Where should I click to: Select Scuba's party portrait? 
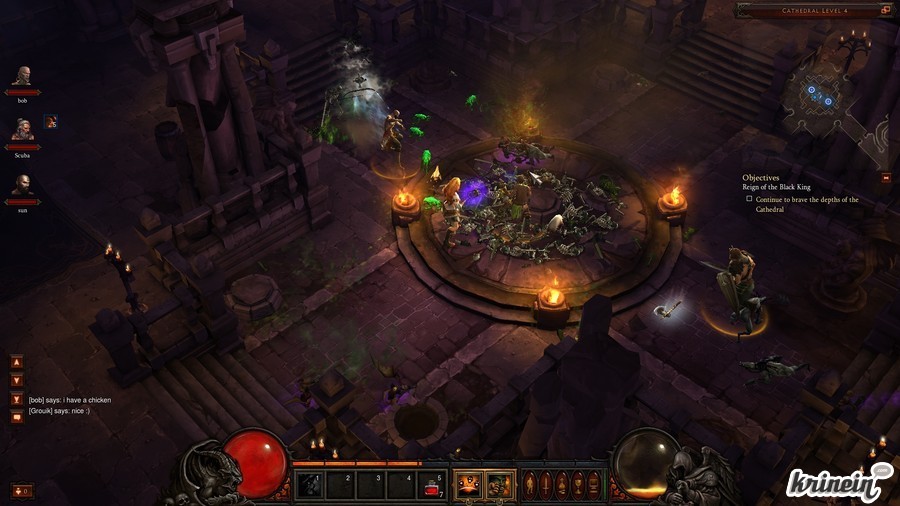point(22,129)
